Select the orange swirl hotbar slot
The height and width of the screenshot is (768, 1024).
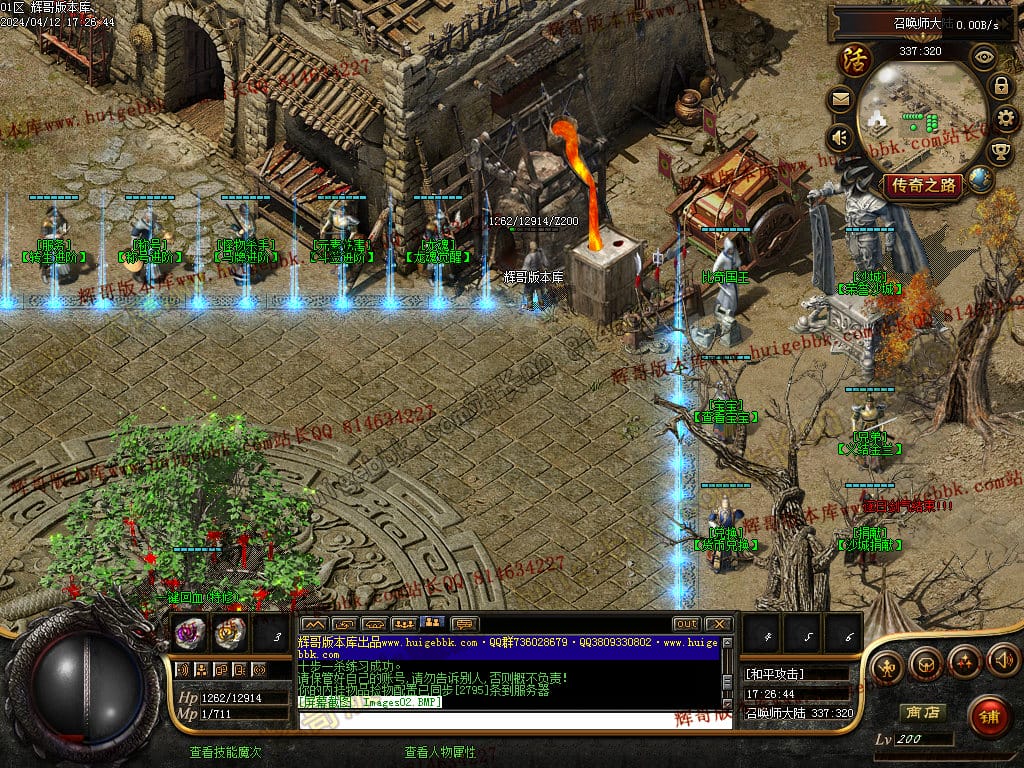(x=229, y=632)
